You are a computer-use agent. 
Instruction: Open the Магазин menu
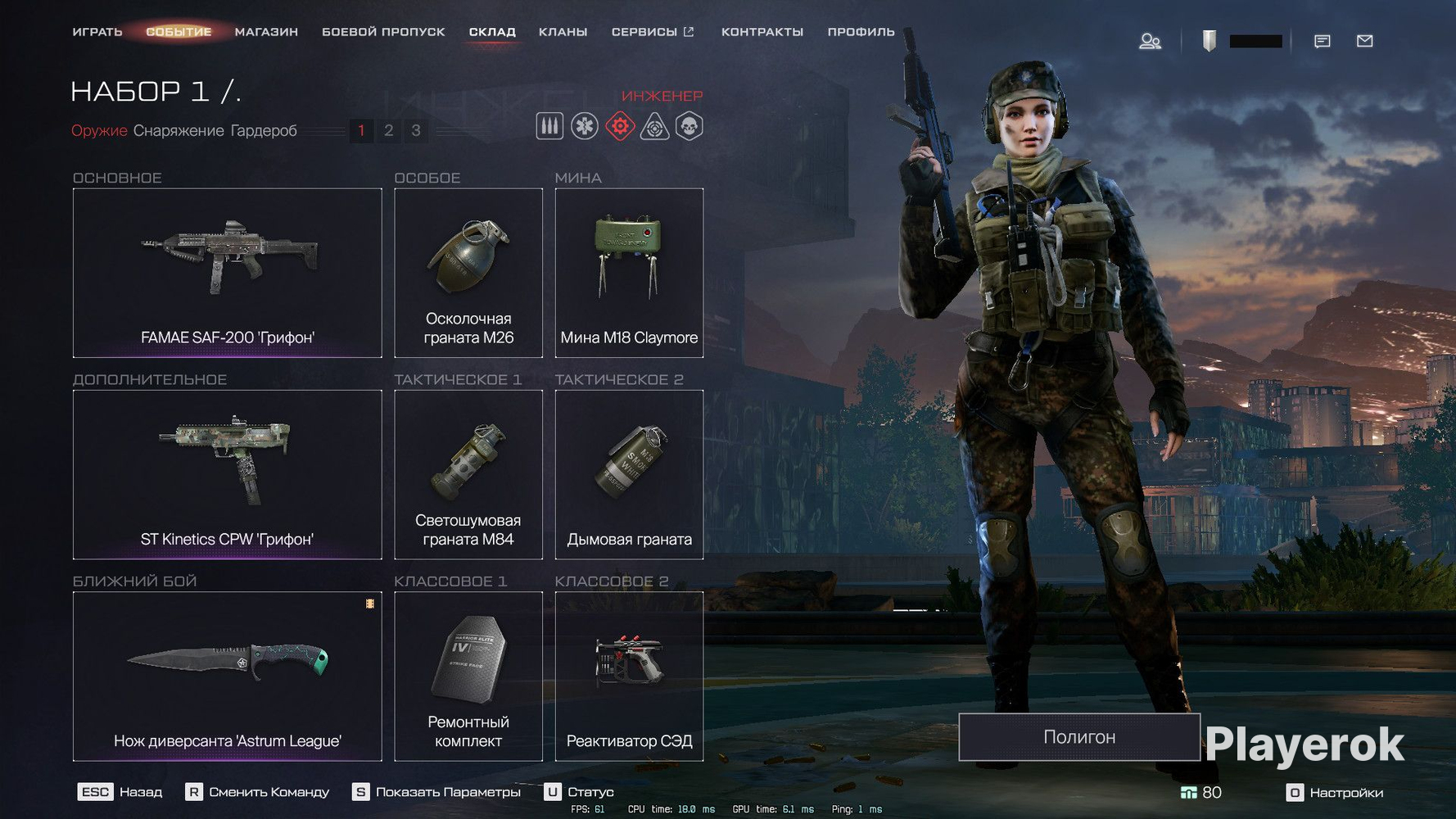[x=266, y=32]
